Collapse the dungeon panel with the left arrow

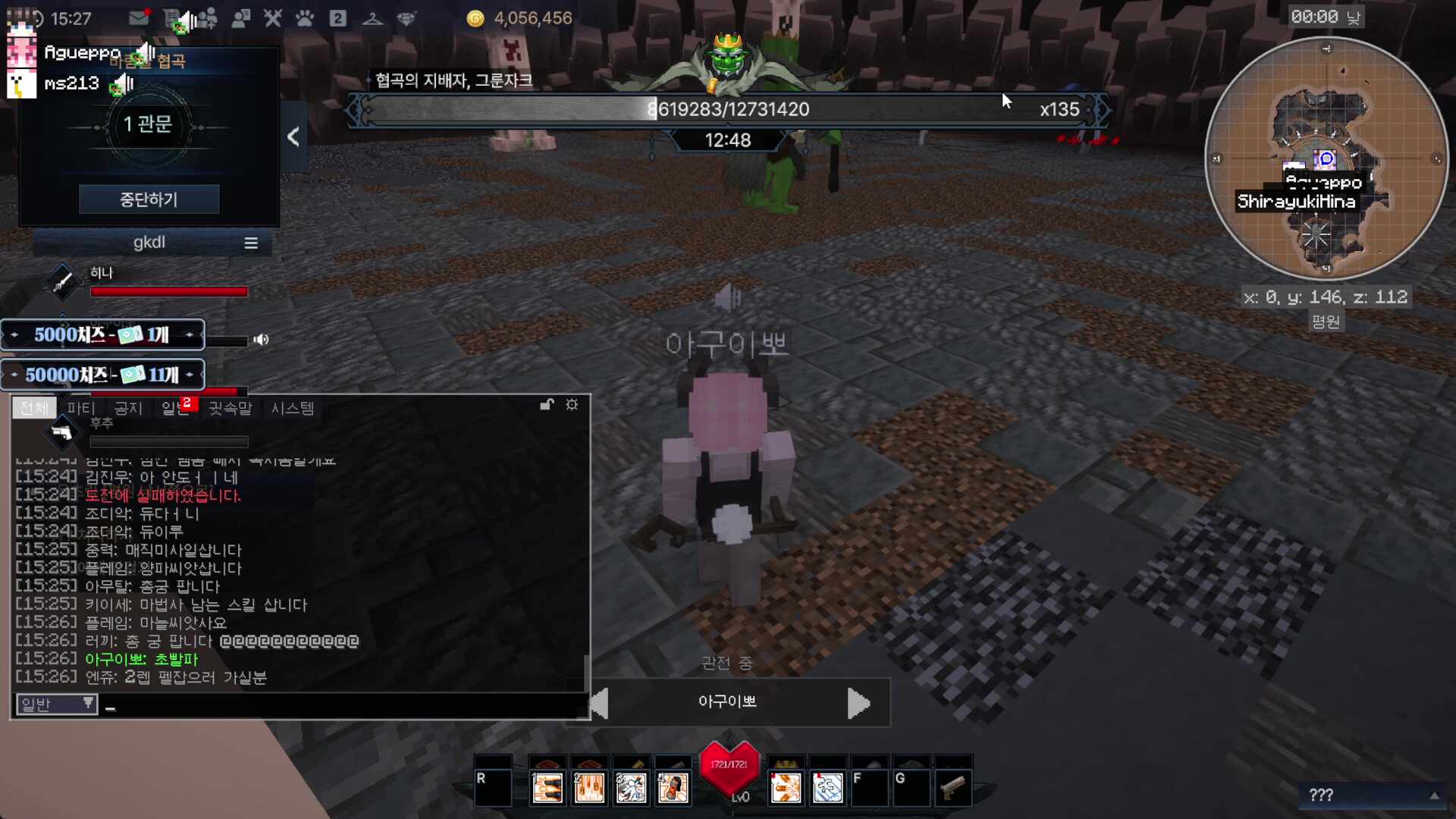(293, 136)
